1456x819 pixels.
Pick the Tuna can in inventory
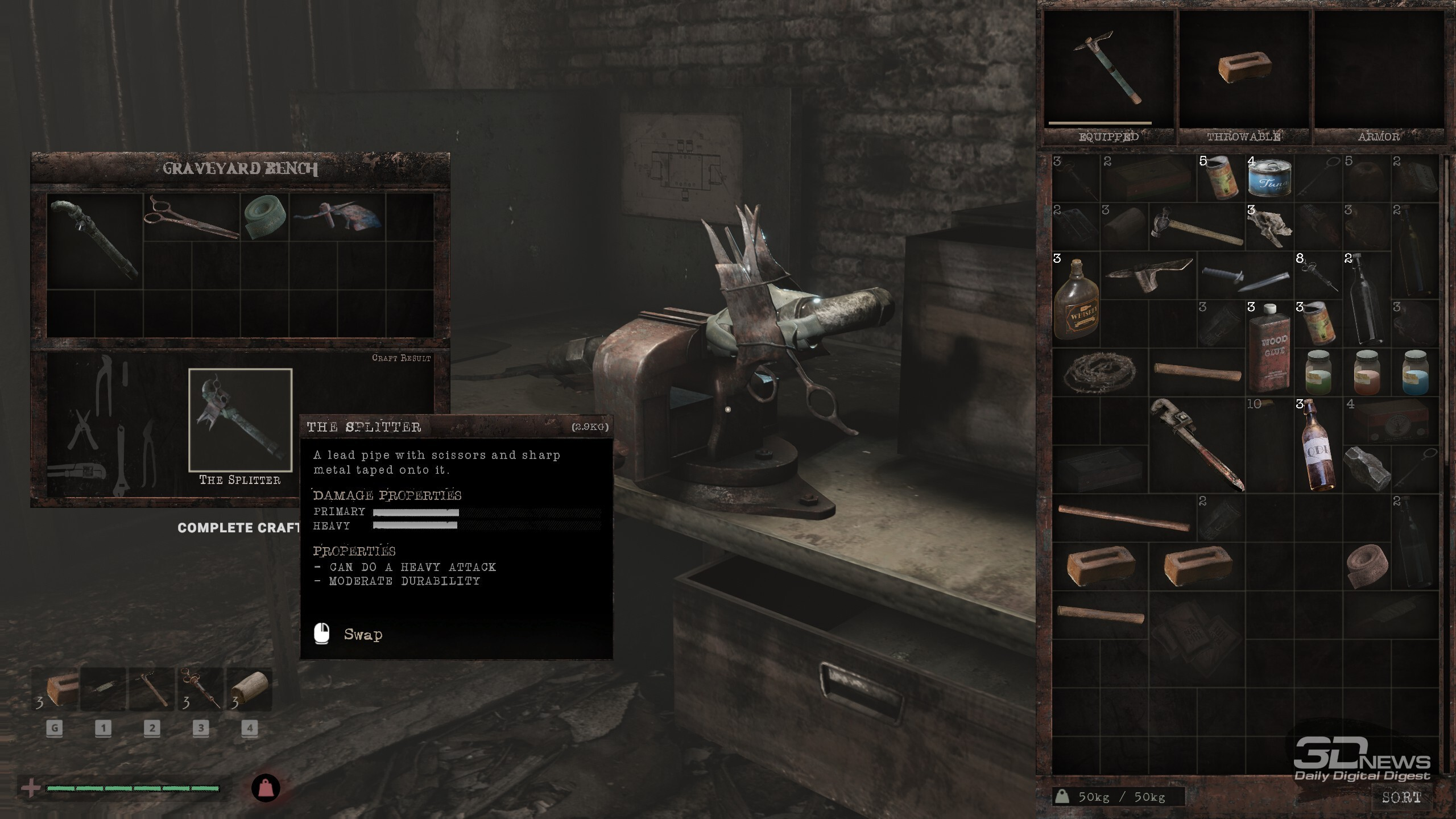coord(1269,179)
